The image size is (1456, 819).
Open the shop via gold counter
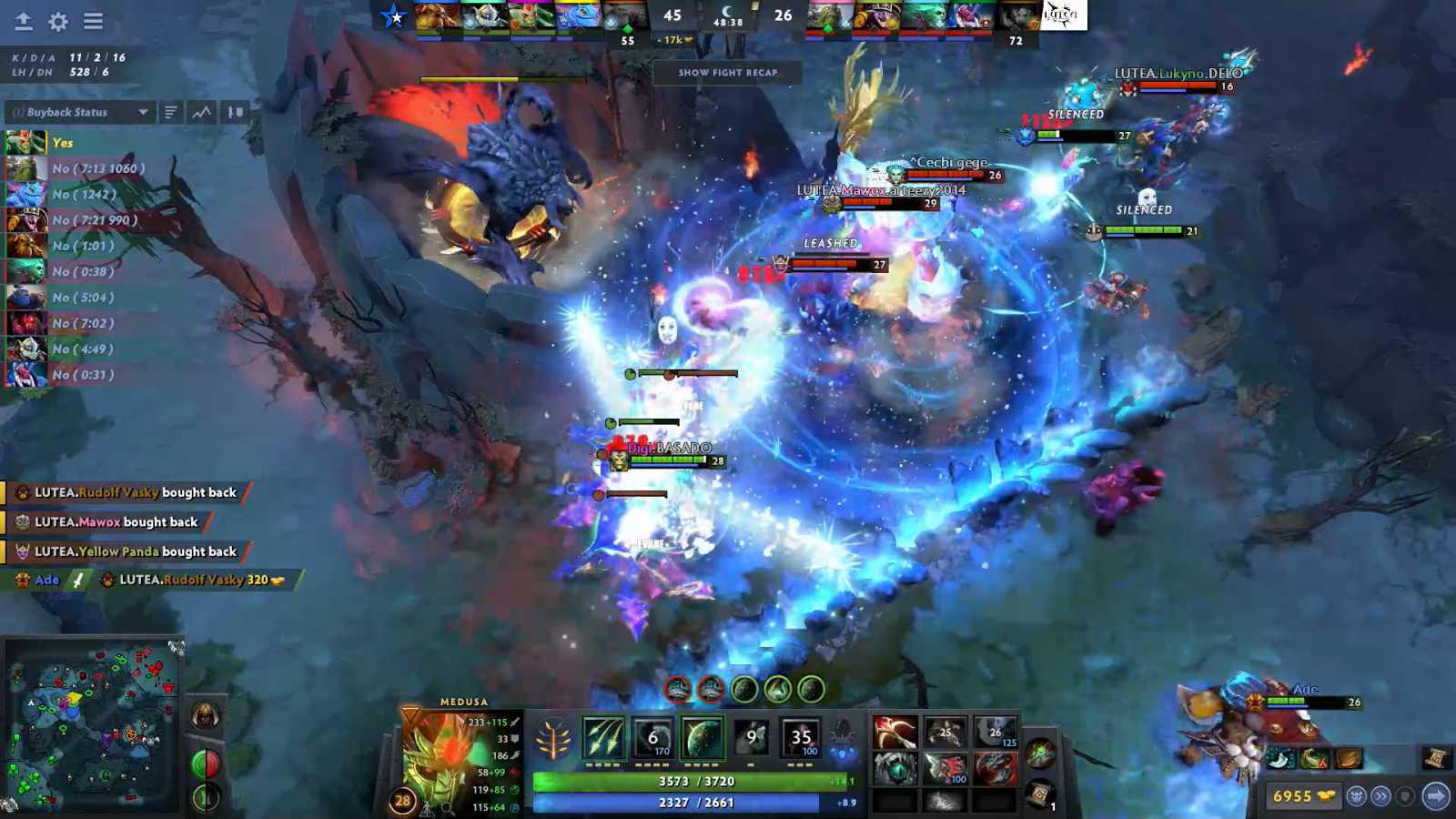1301,796
